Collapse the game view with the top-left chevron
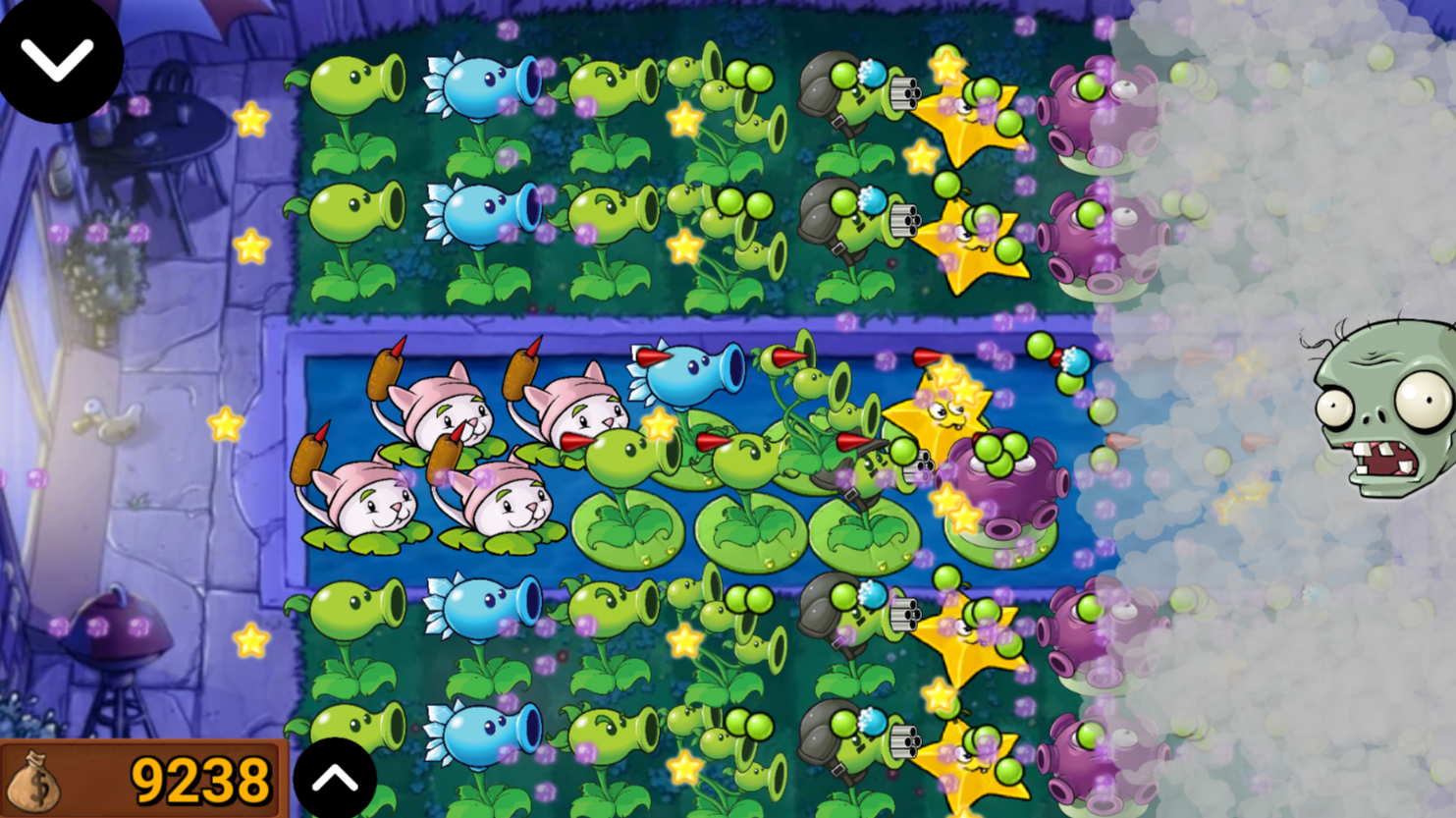Image resolution: width=1456 pixels, height=818 pixels. click(59, 59)
